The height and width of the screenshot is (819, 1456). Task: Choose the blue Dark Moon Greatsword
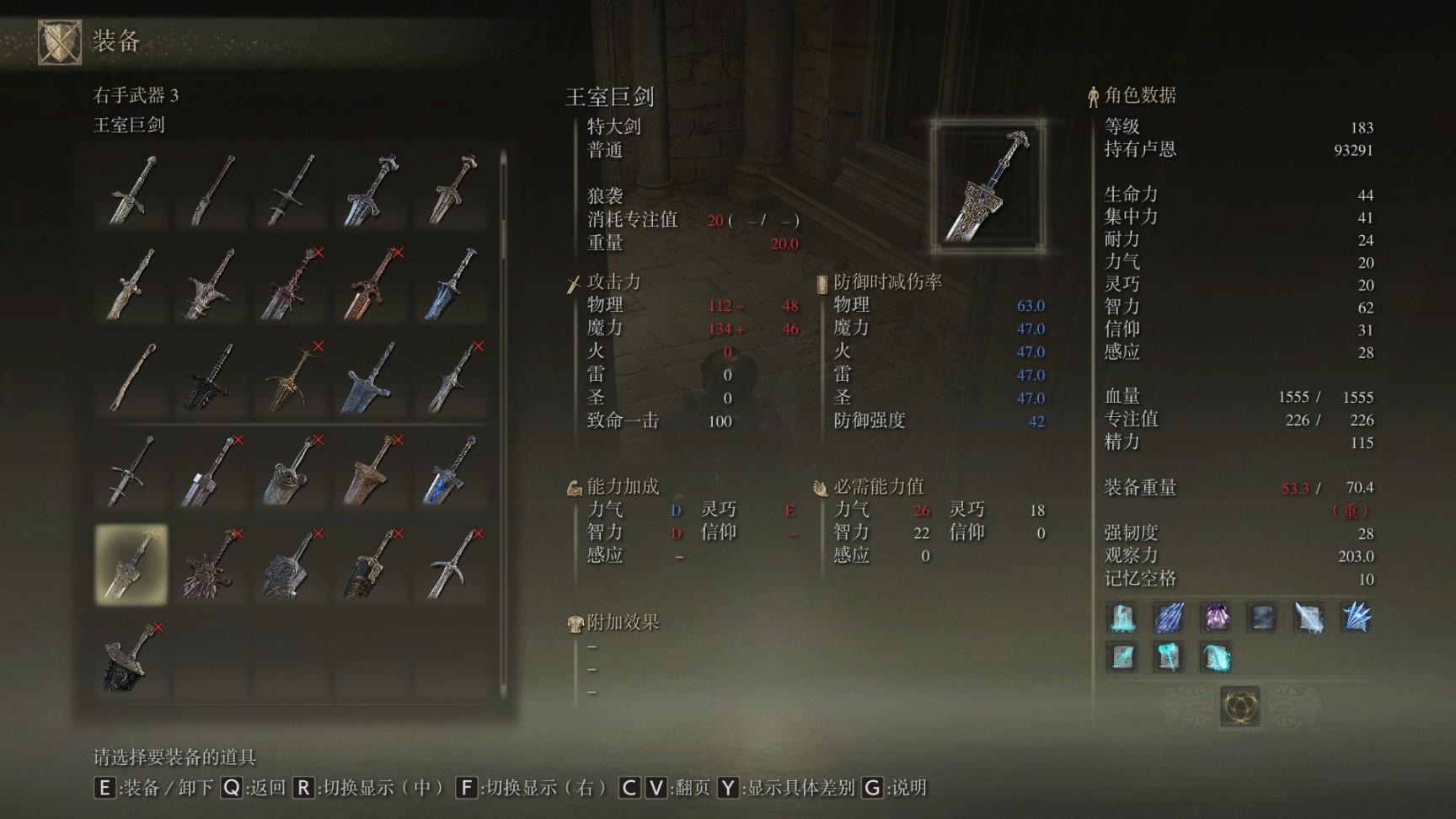[x=452, y=284]
